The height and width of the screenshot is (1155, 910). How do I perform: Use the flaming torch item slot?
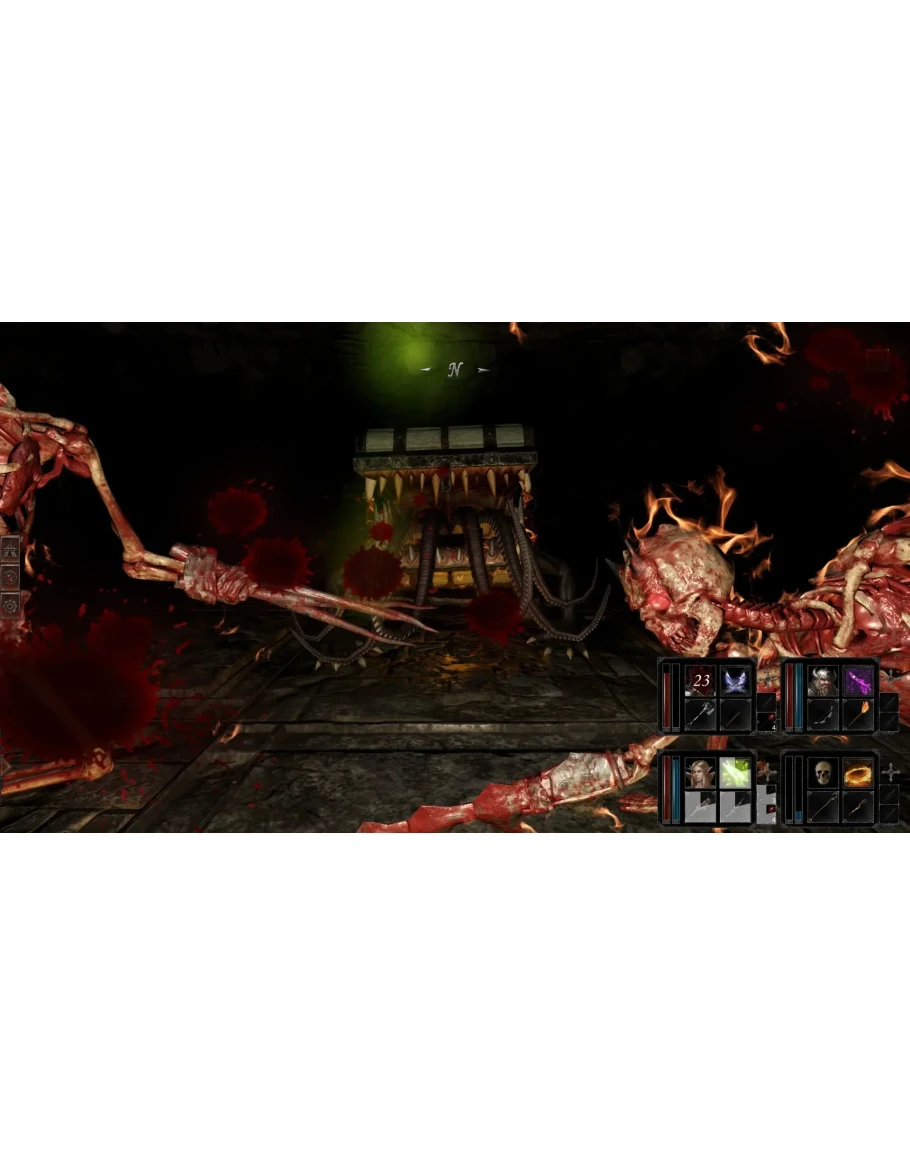coord(858,714)
